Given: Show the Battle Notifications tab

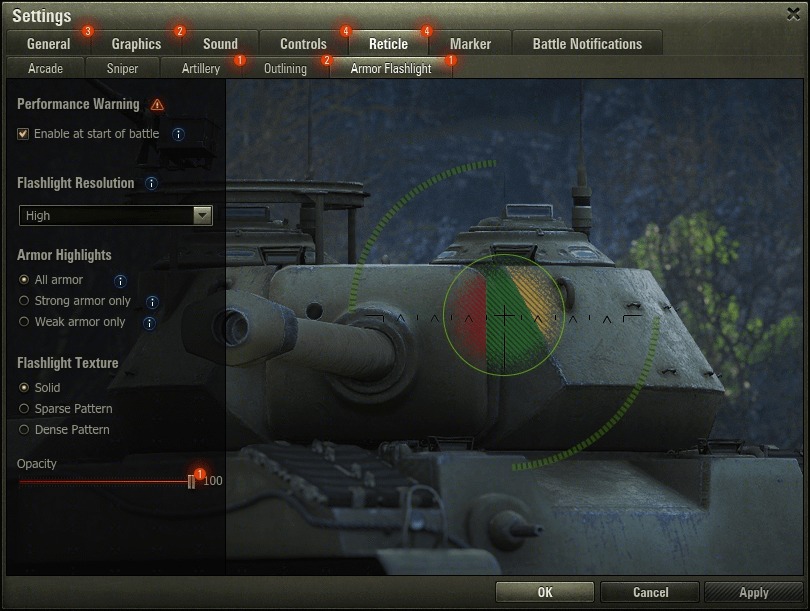Looking at the screenshot, I should [587, 44].
